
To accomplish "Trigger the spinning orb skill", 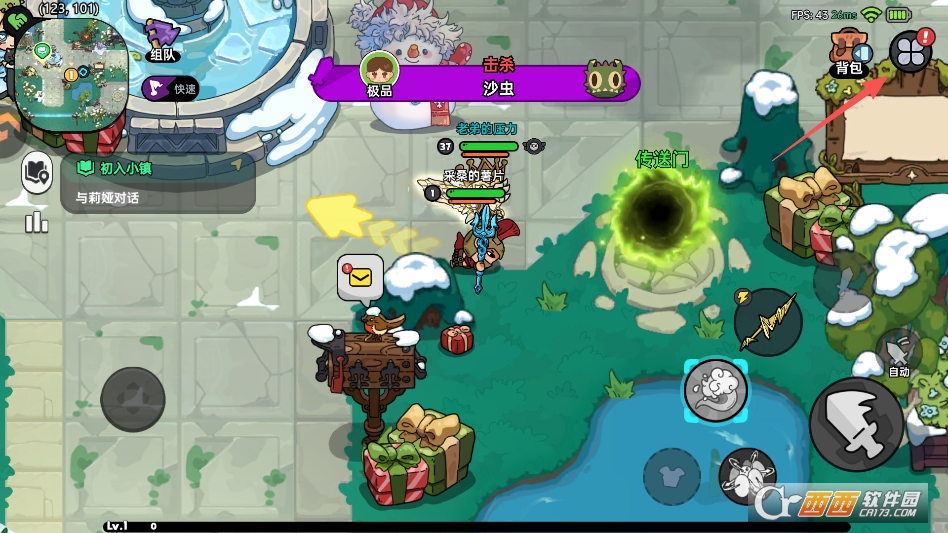I will tap(747, 474).
